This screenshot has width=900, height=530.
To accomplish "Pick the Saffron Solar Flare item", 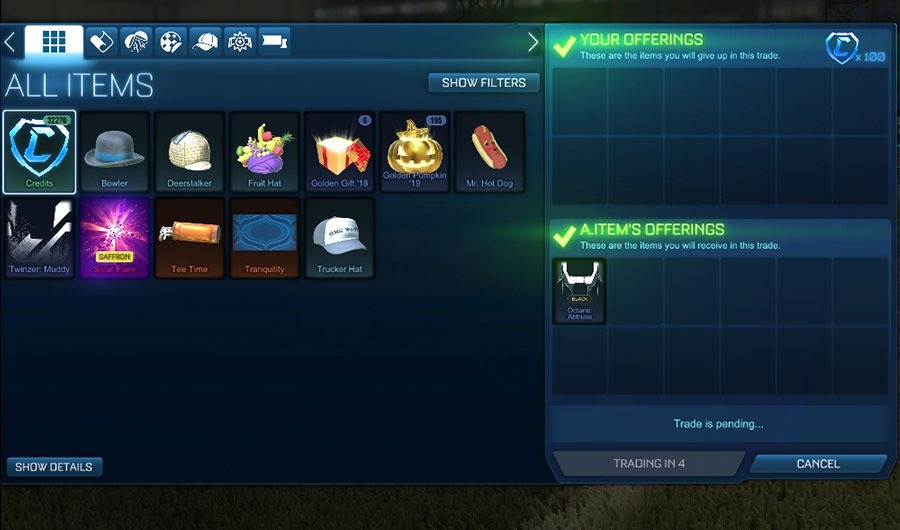I will coord(114,238).
